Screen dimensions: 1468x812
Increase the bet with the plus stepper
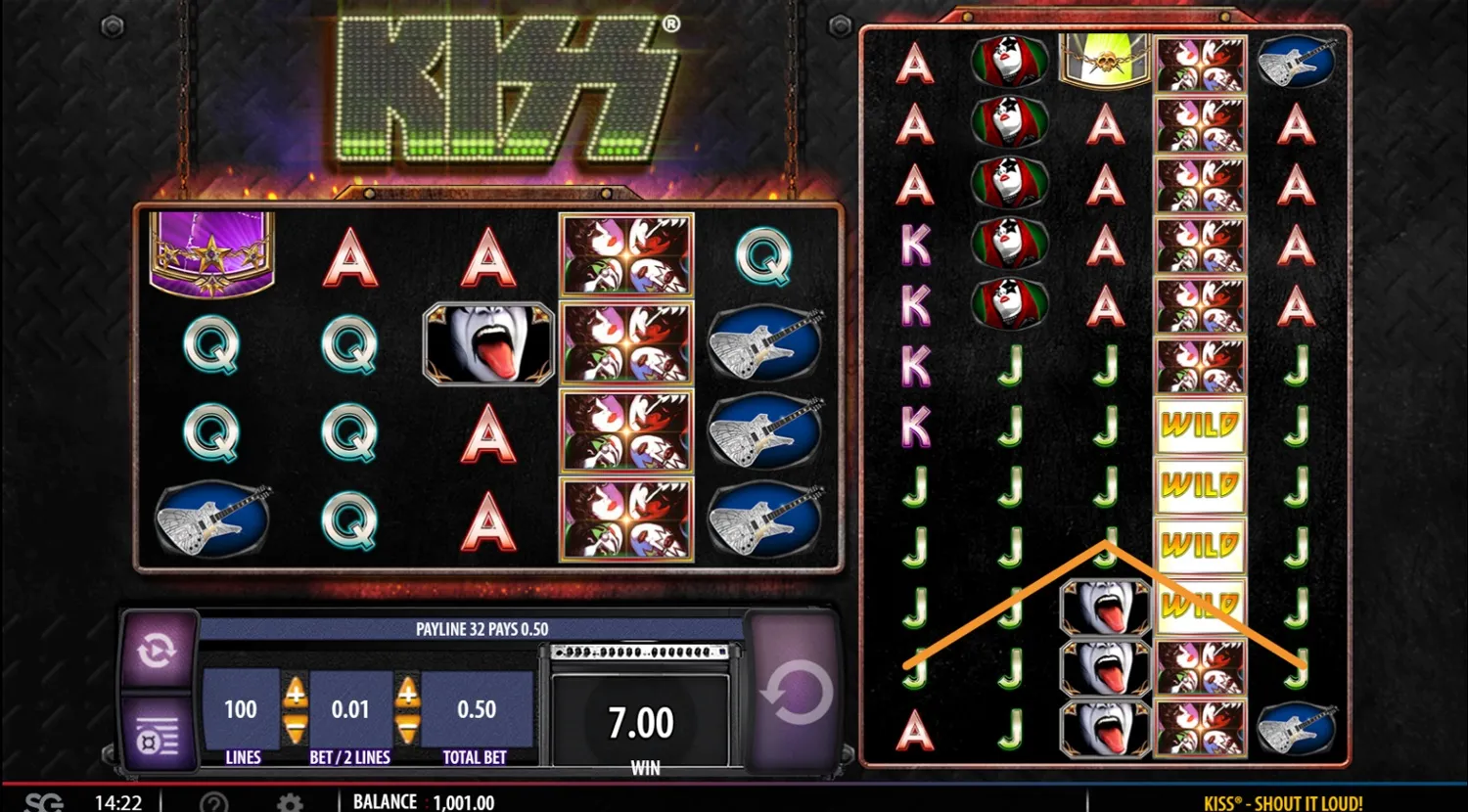coord(409,692)
